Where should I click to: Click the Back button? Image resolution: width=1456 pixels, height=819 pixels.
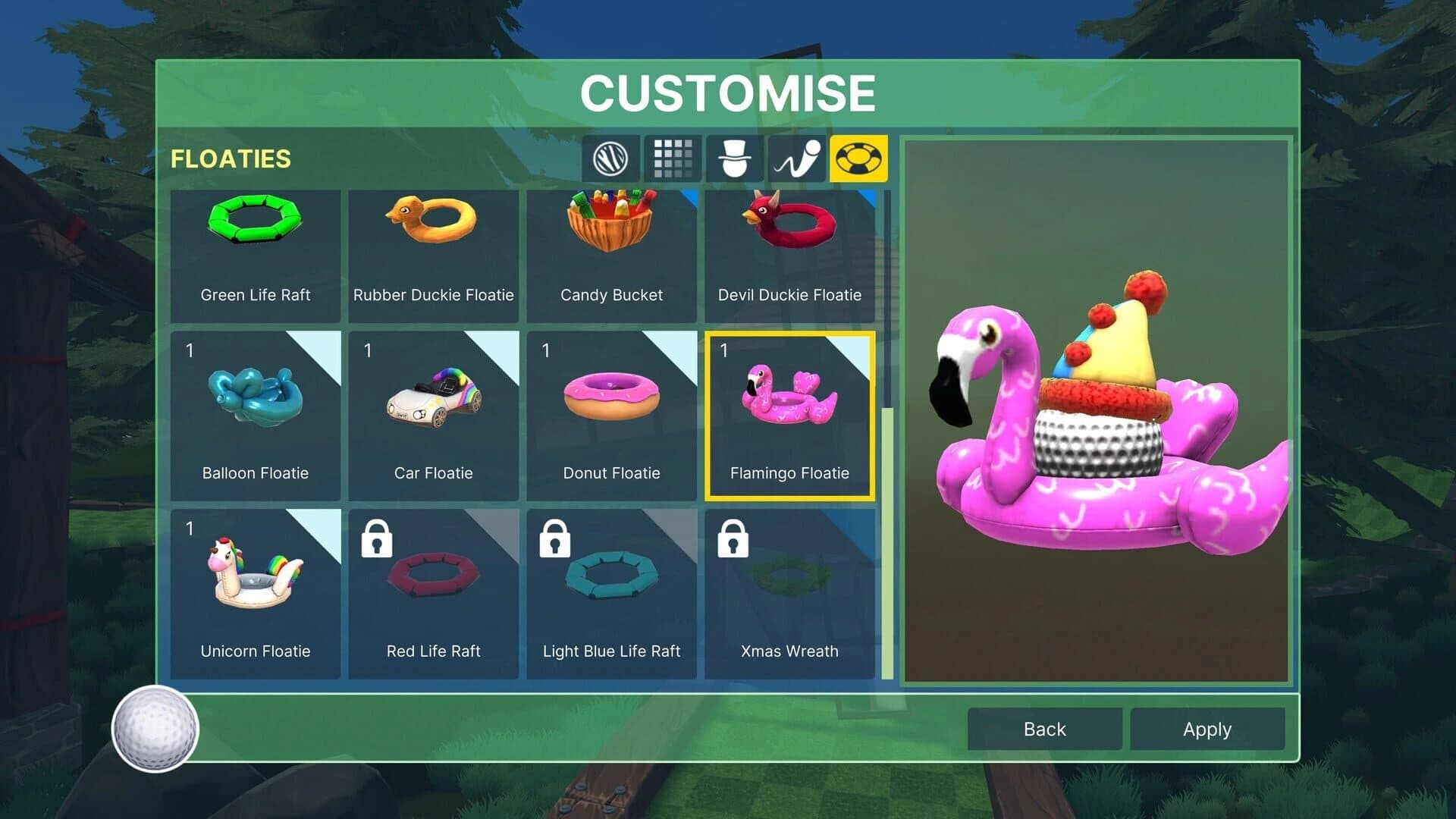point(1044,729)
